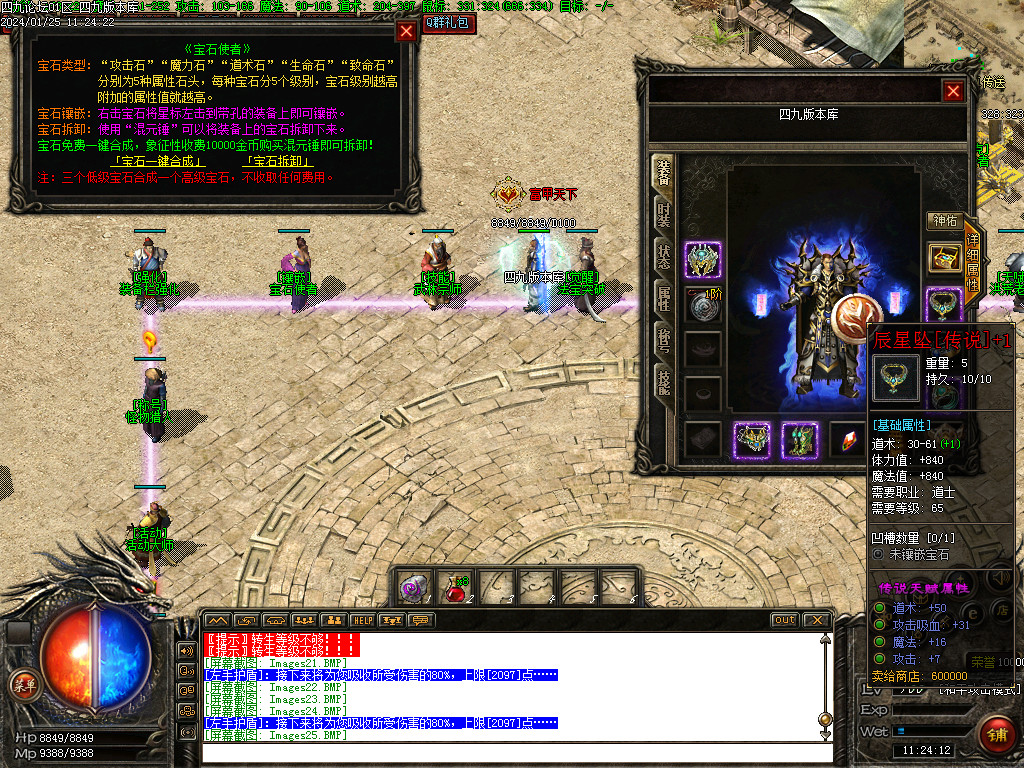The width and height of the screenshot is (1024, 768).
Task: Switch to the 称号 tab
Action: coord(664,337)
